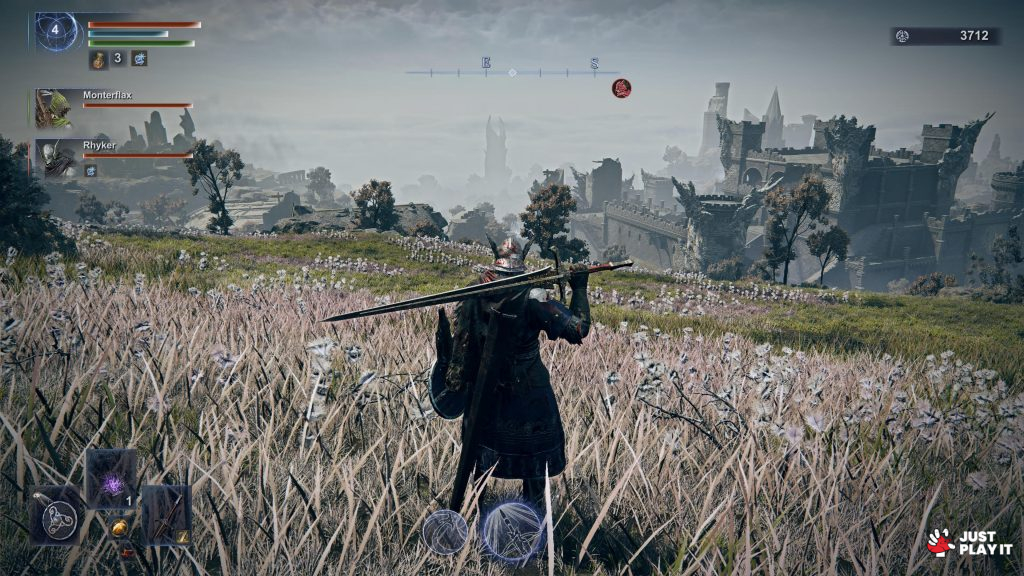Click the Just Play It channel logo

(x=969, y=542)
